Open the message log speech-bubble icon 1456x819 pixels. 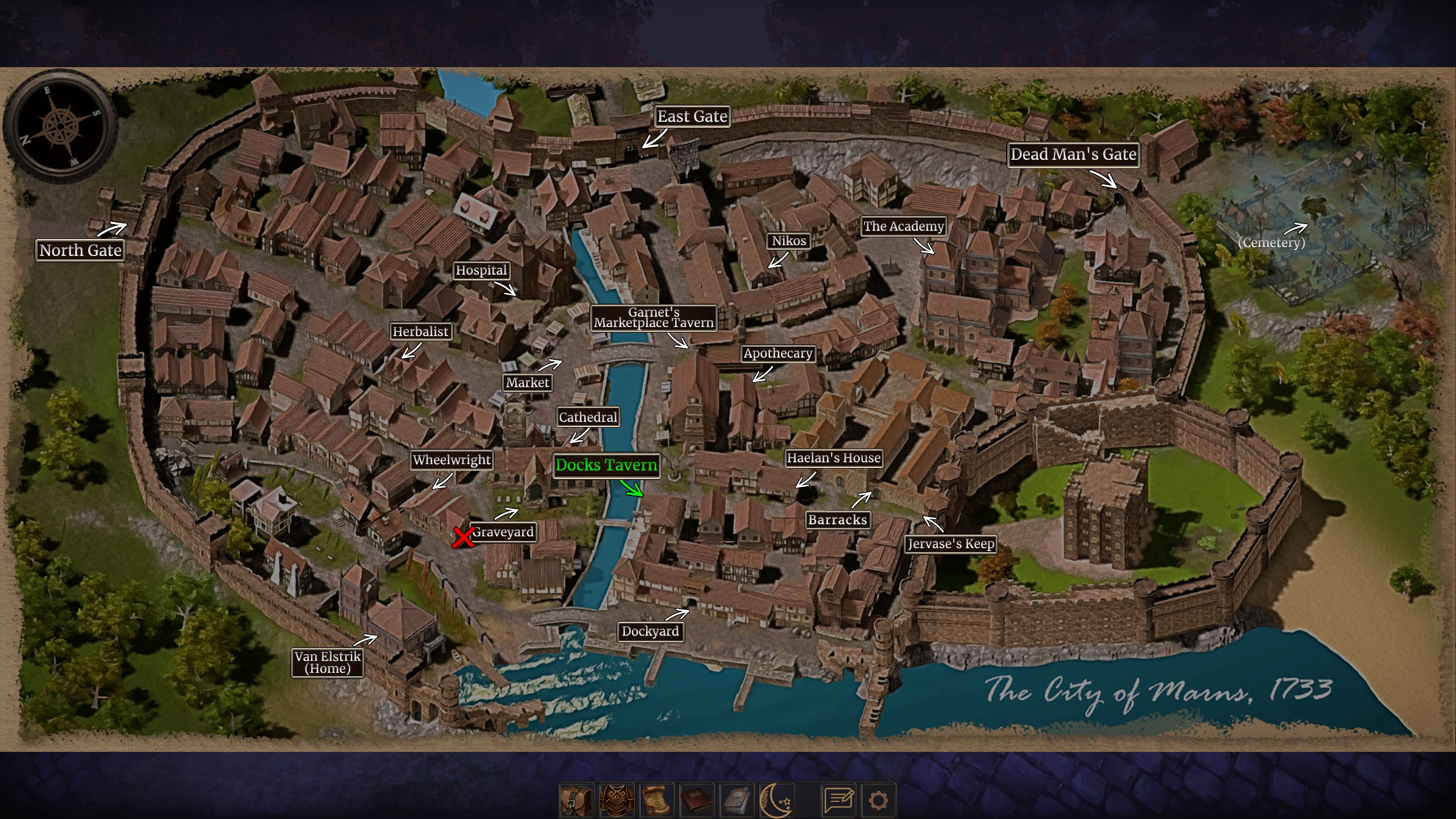click(x=839, y=800)
